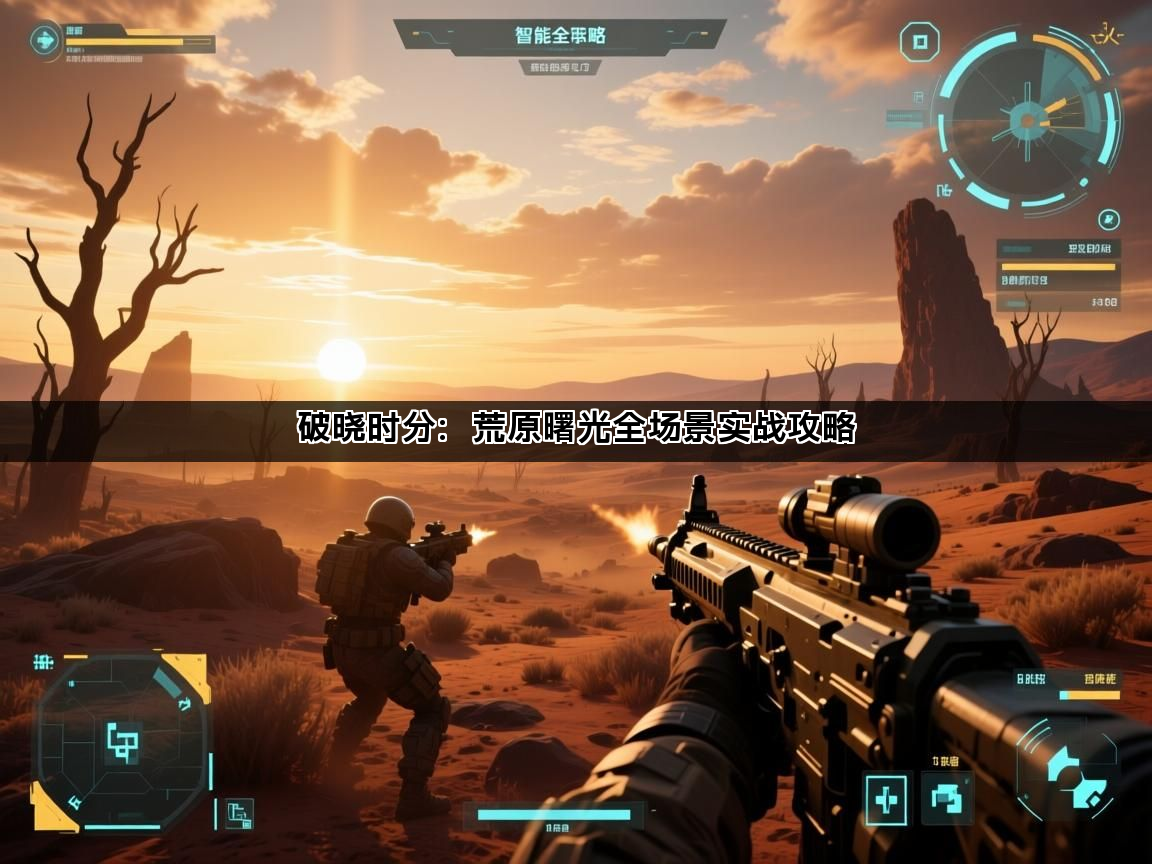Click the small square icon beside the minimap
1152x864 pixels.
coord(240,814)
